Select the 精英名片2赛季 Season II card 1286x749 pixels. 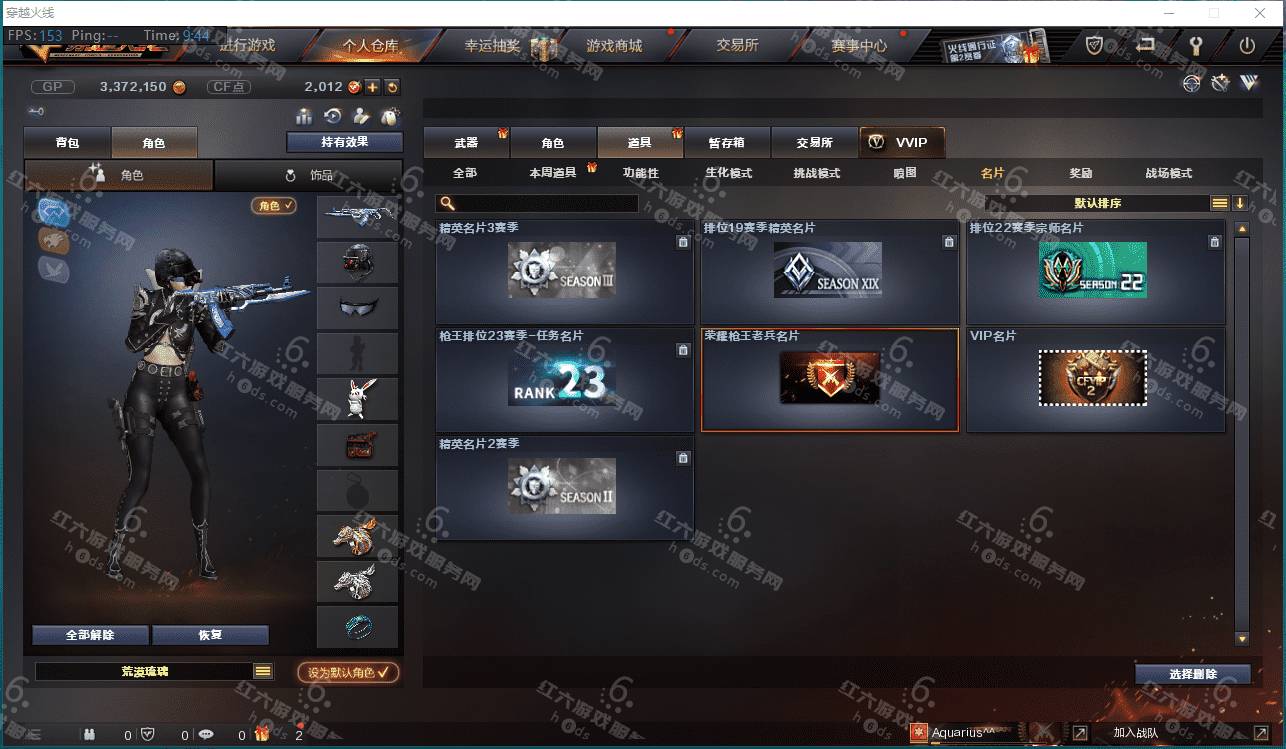point(564,487)
